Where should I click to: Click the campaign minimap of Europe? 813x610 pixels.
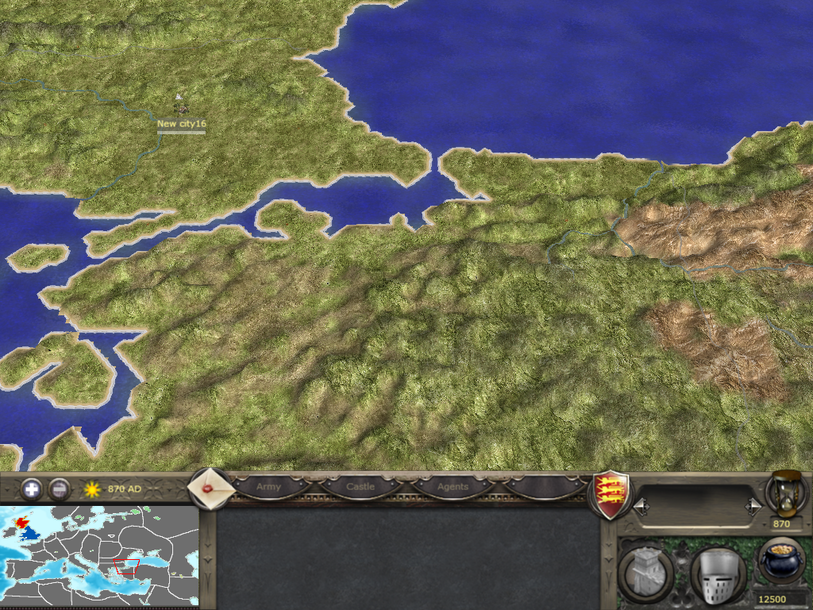99,556
